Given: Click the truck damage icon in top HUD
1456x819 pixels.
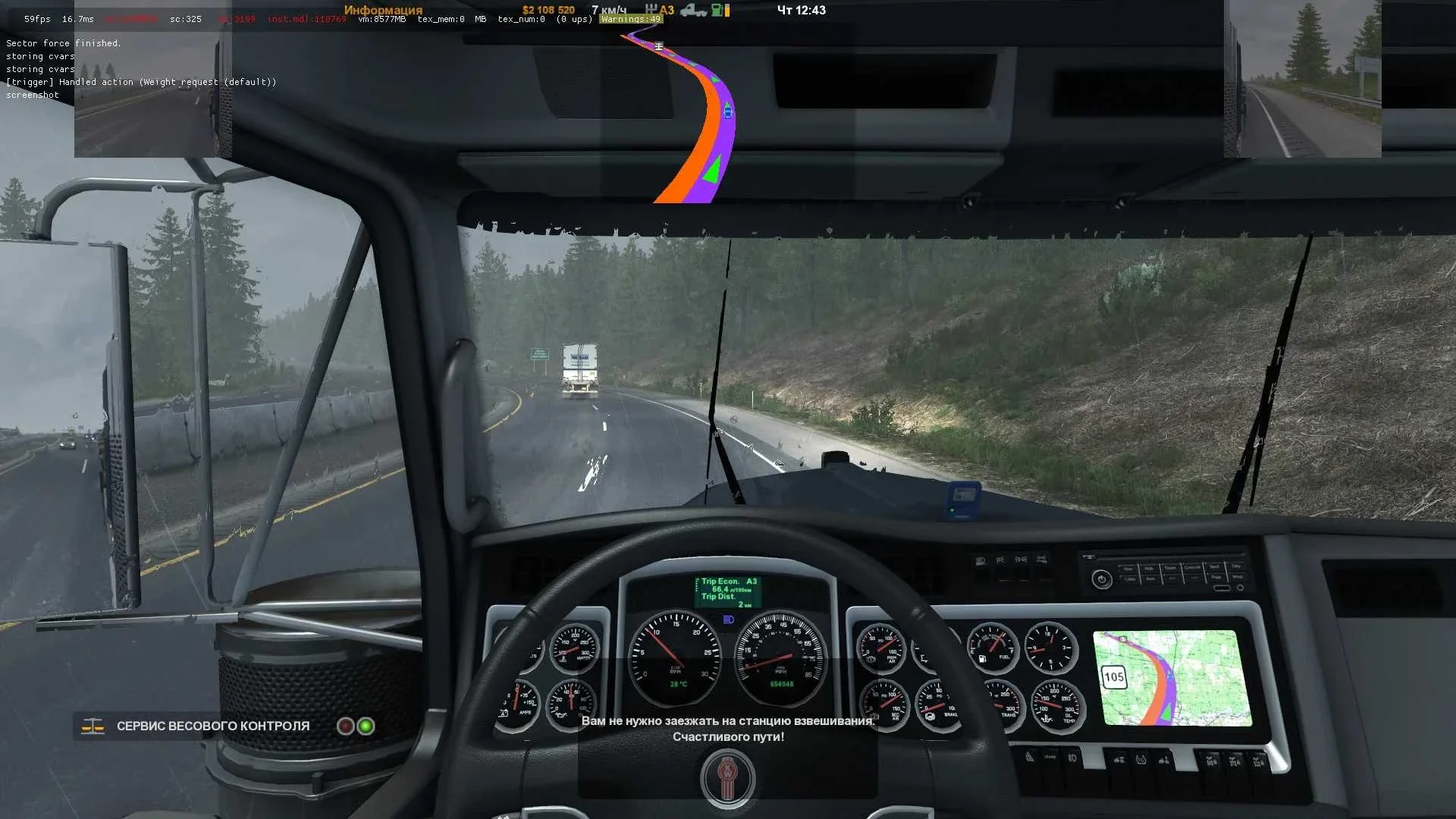Looking at the screenshot, I should tap(694, 11).
